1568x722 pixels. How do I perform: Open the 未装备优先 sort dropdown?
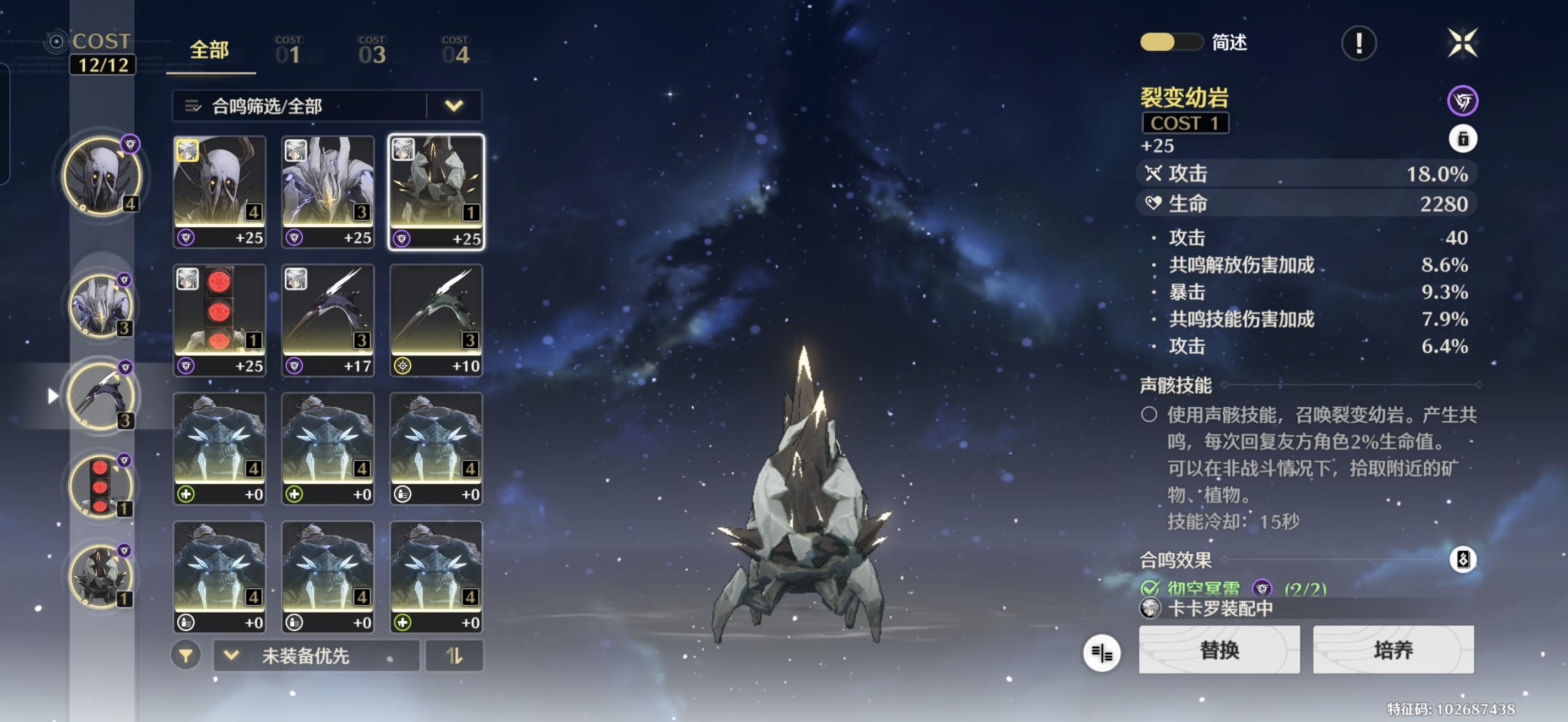pyautogui.click(x=315, y=656)
